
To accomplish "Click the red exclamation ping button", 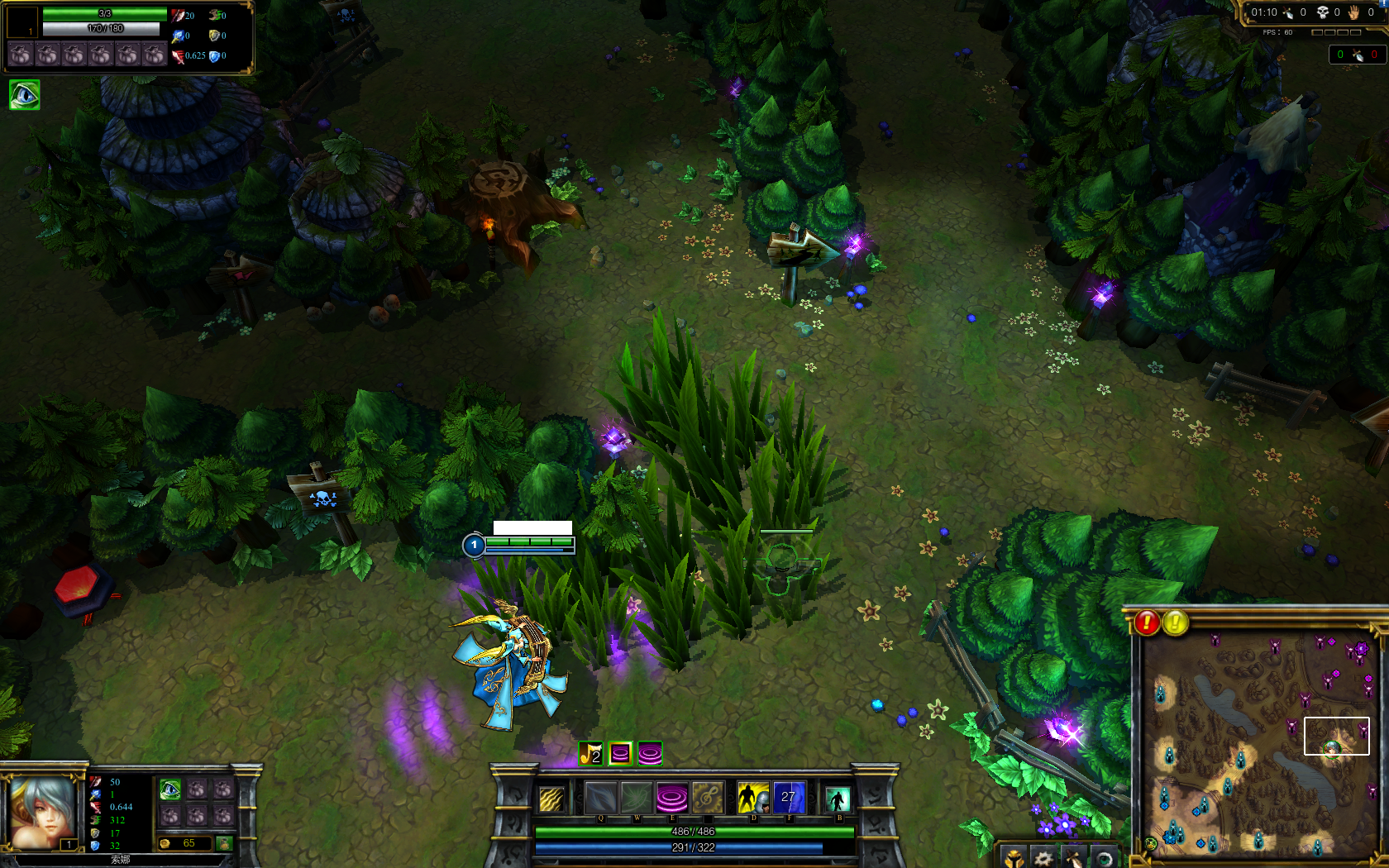I will [x=1147, y=622].
